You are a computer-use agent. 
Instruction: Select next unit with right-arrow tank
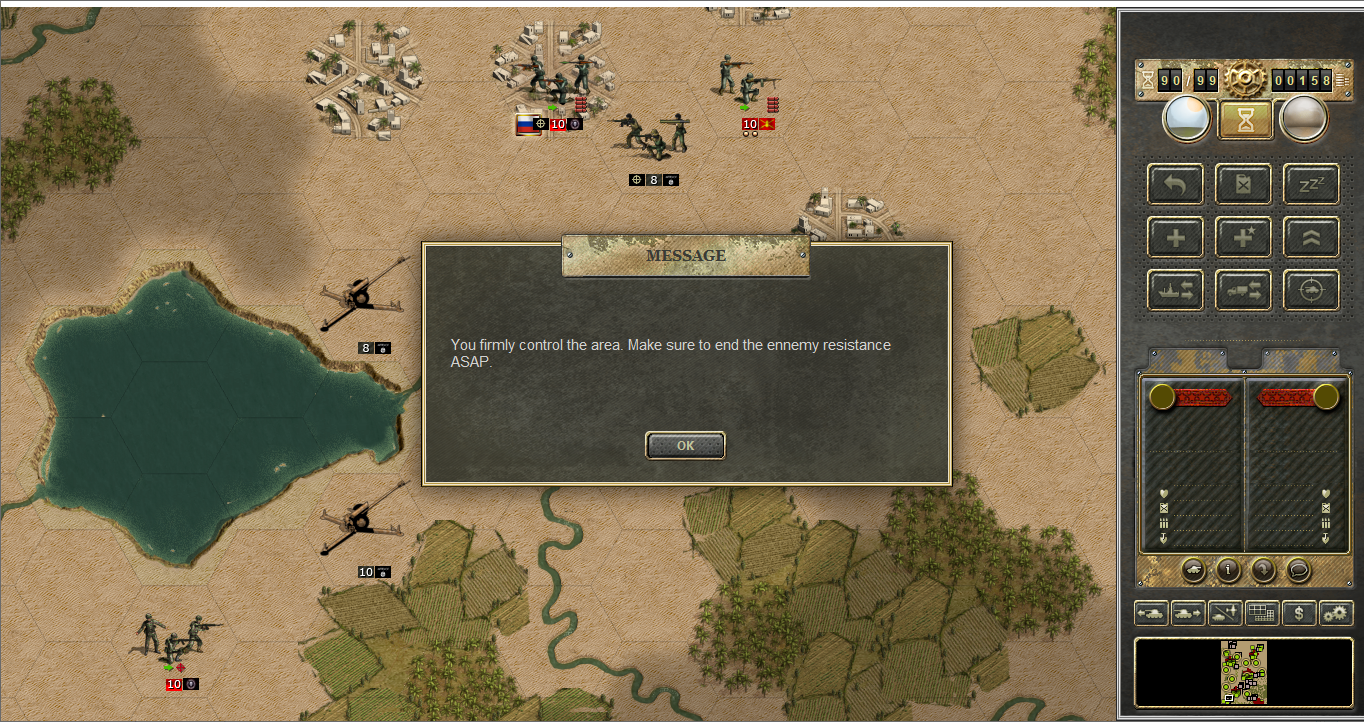pos(1188,612)
